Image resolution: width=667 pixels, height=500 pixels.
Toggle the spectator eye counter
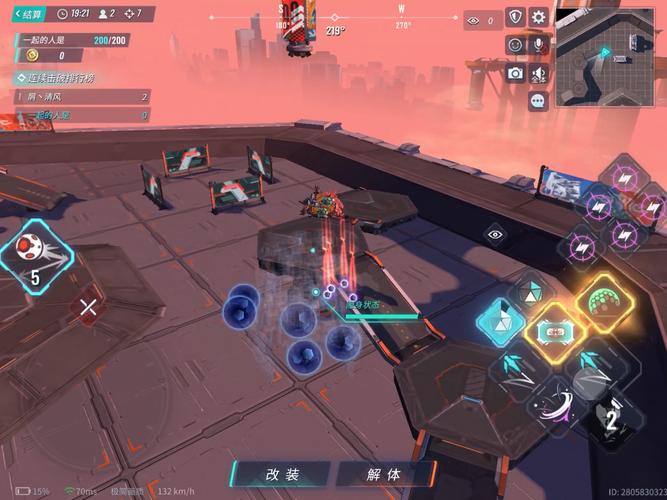pyautogui.click(x=480, y=19)
